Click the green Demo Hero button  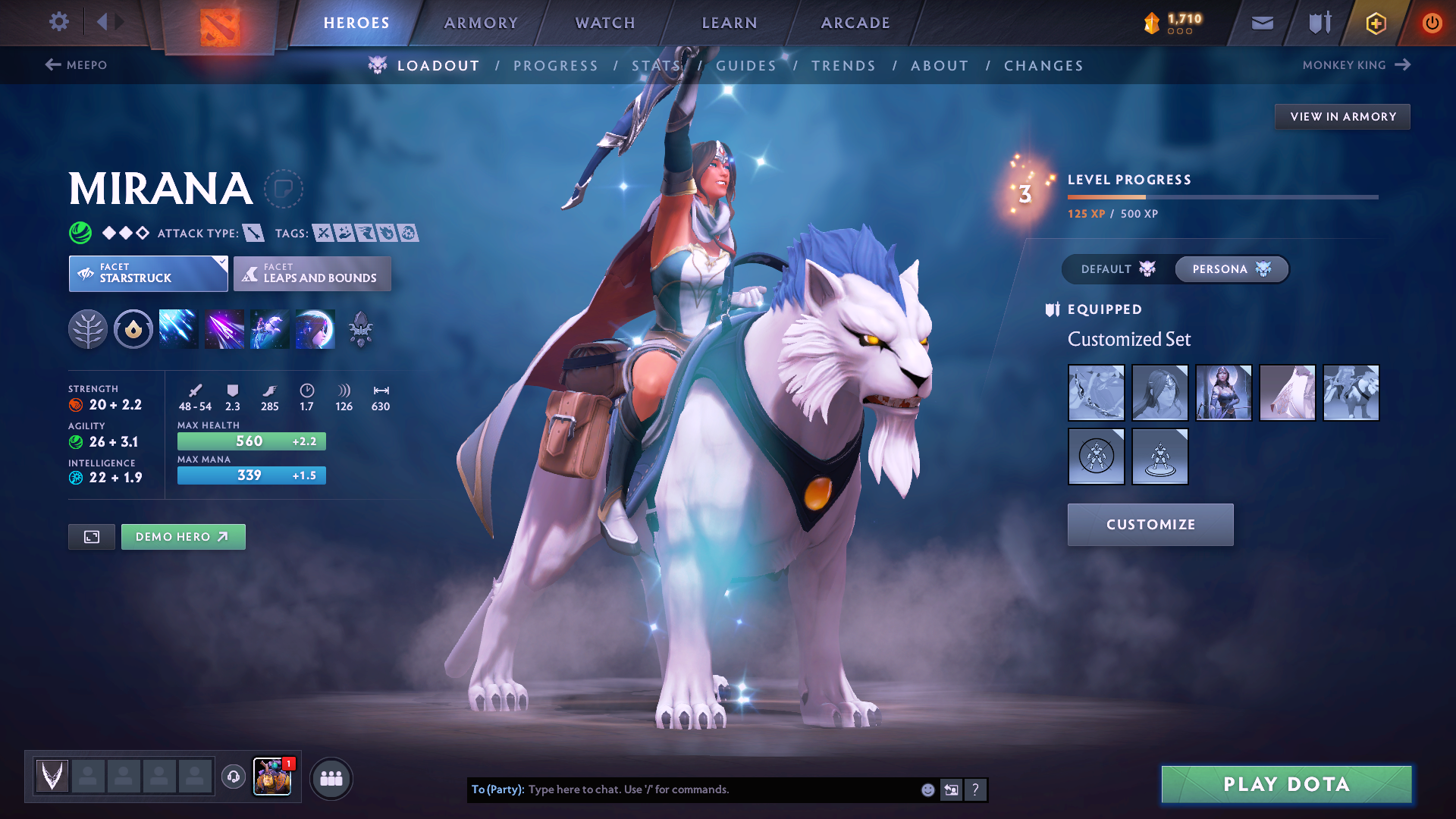[183, 536]
